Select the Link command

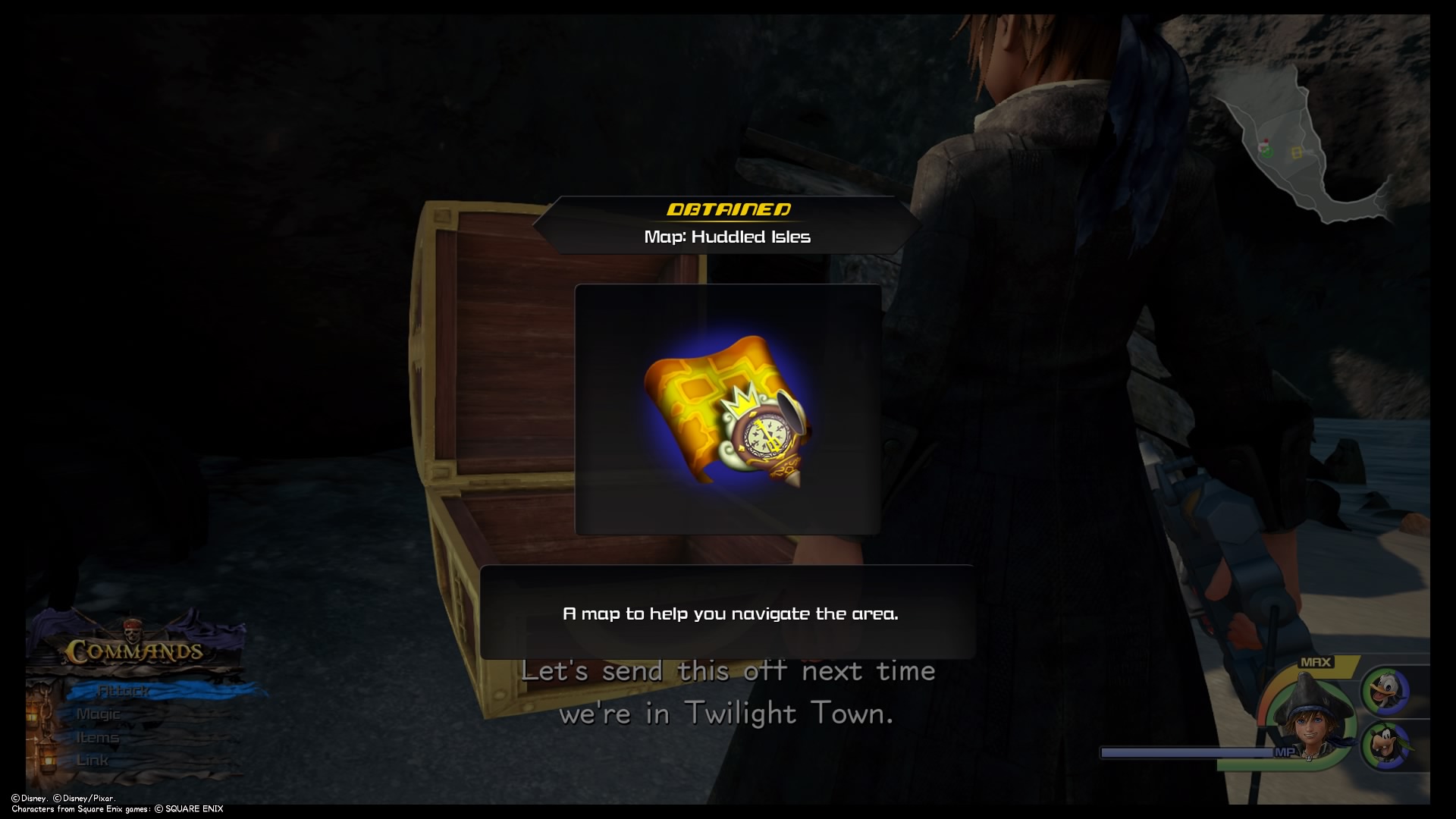pyautogui.click(x=93, y=761)
